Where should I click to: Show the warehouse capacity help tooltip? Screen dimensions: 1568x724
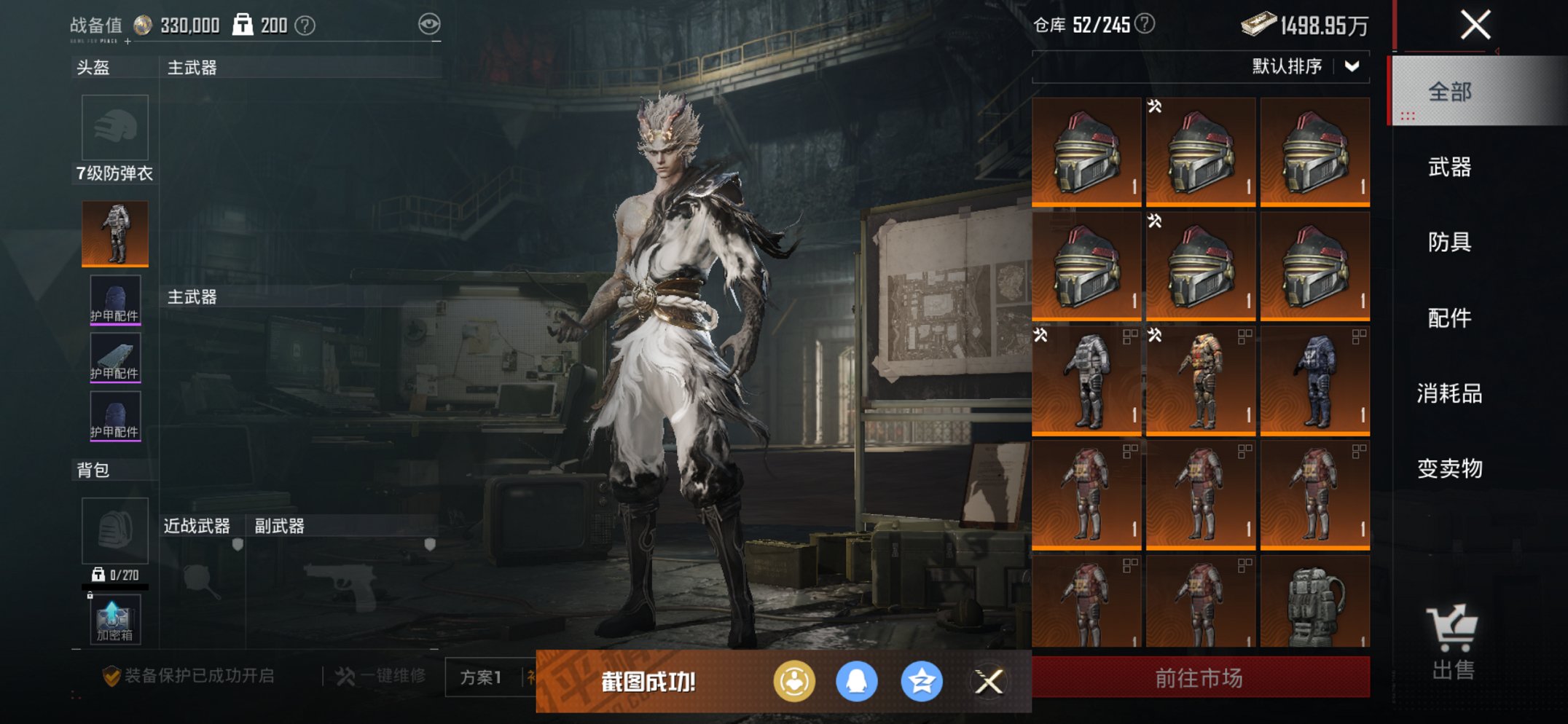tap(1145, 24)
